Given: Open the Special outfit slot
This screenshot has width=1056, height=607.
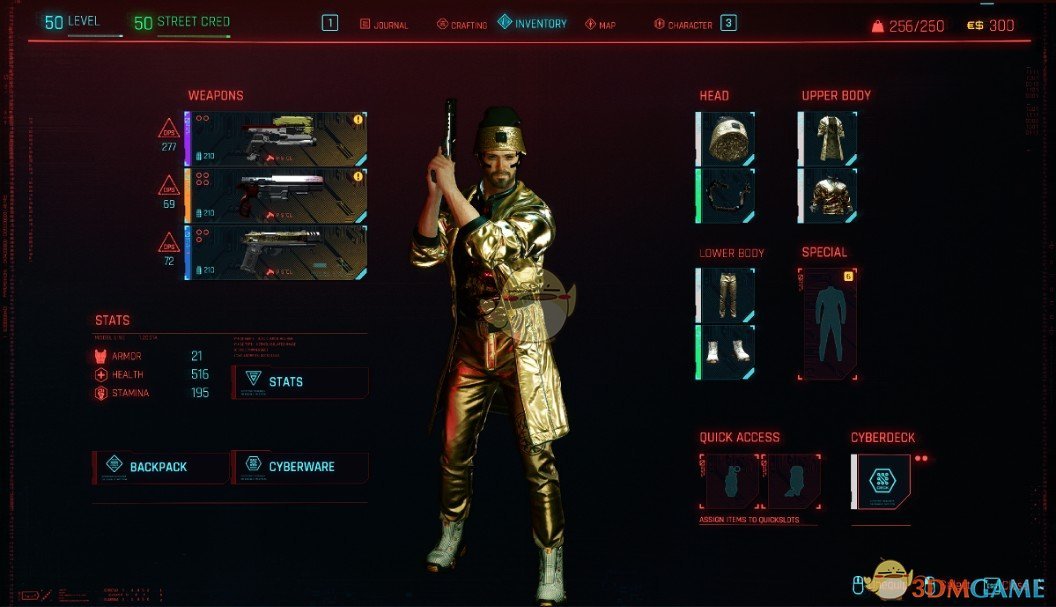Looking at the screenshot, I should pyautogui.click(x=828, y=322).
